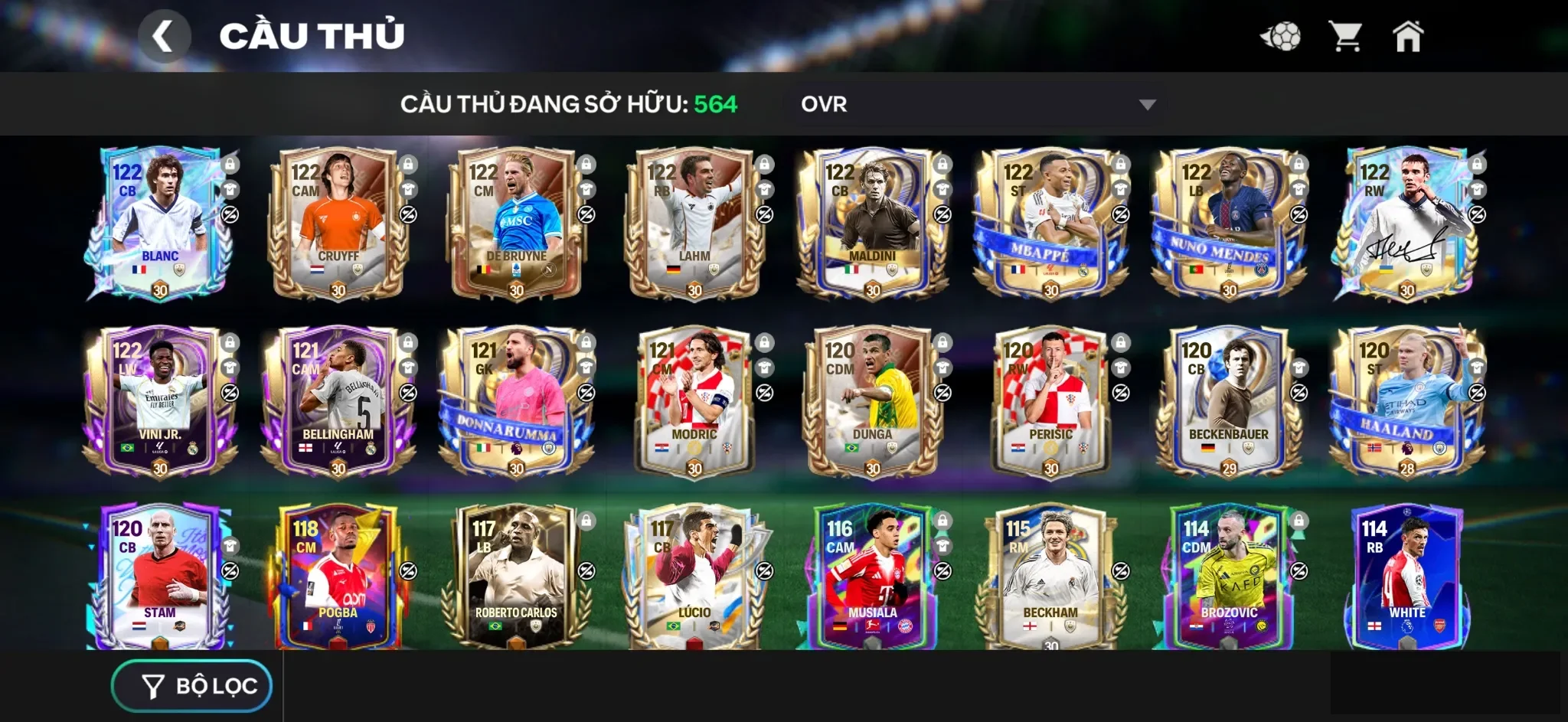Screen dimensions: 1568x722
Task: Toggle the lock on Lahm's card
Action: coord(763,164)
